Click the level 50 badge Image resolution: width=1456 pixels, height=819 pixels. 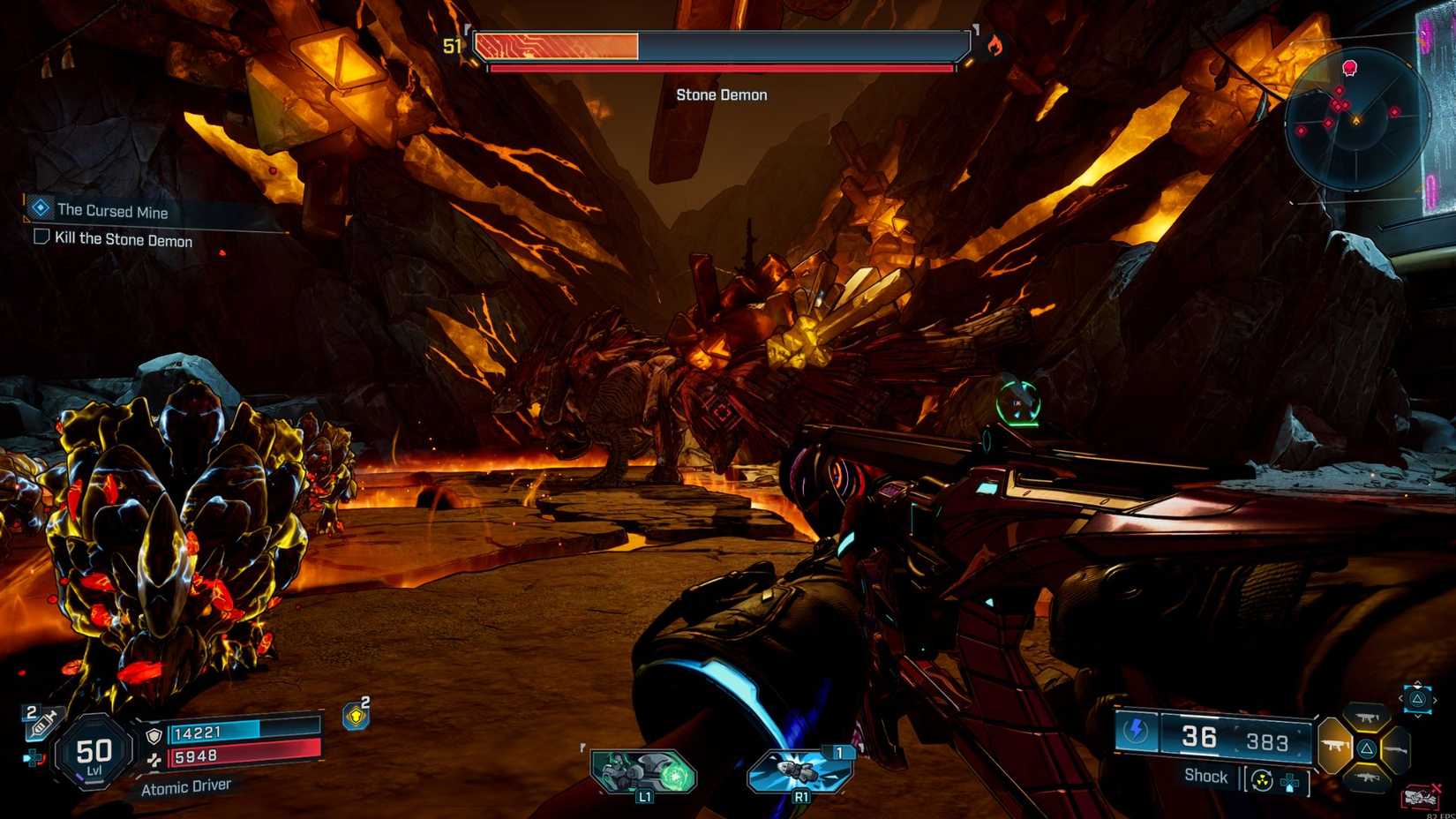click(x=94, y=755)
